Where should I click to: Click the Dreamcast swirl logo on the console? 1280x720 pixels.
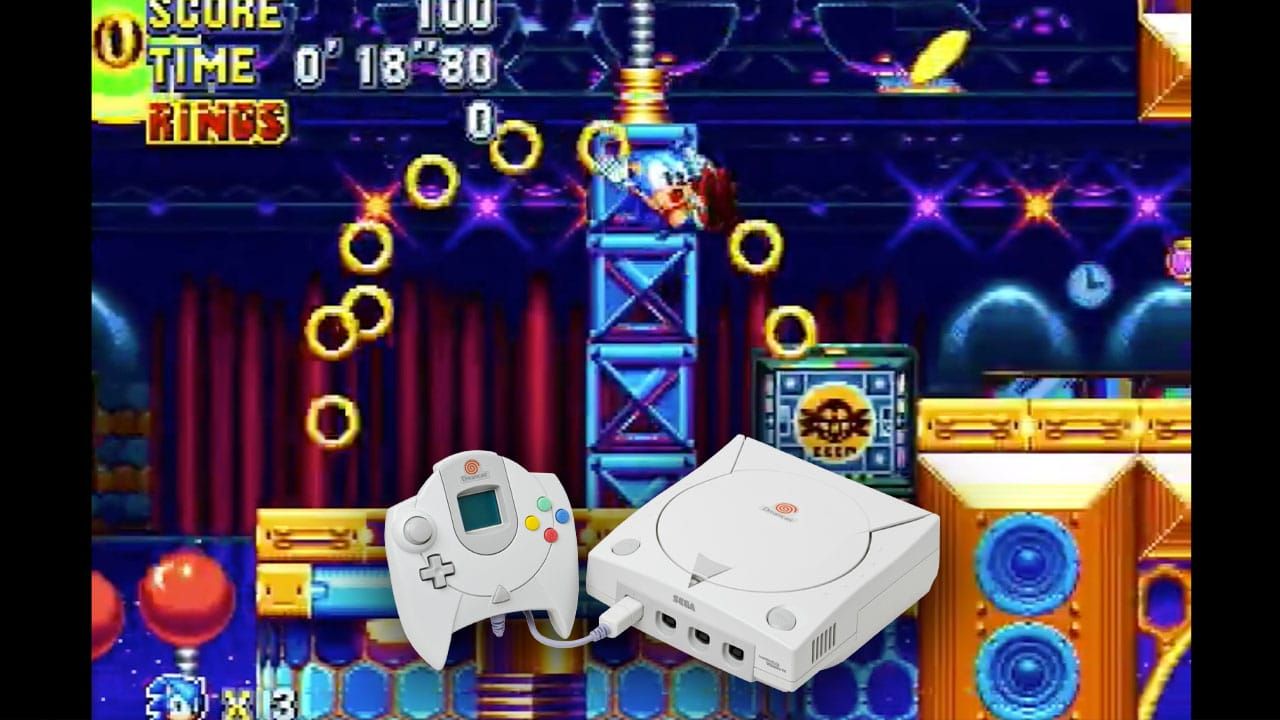pos(785,508)
